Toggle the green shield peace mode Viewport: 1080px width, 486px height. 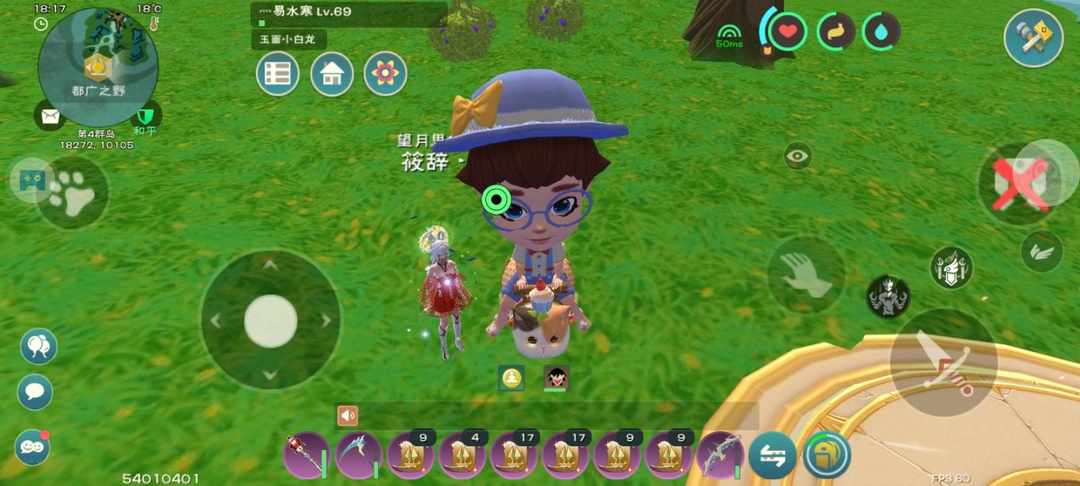146,116
